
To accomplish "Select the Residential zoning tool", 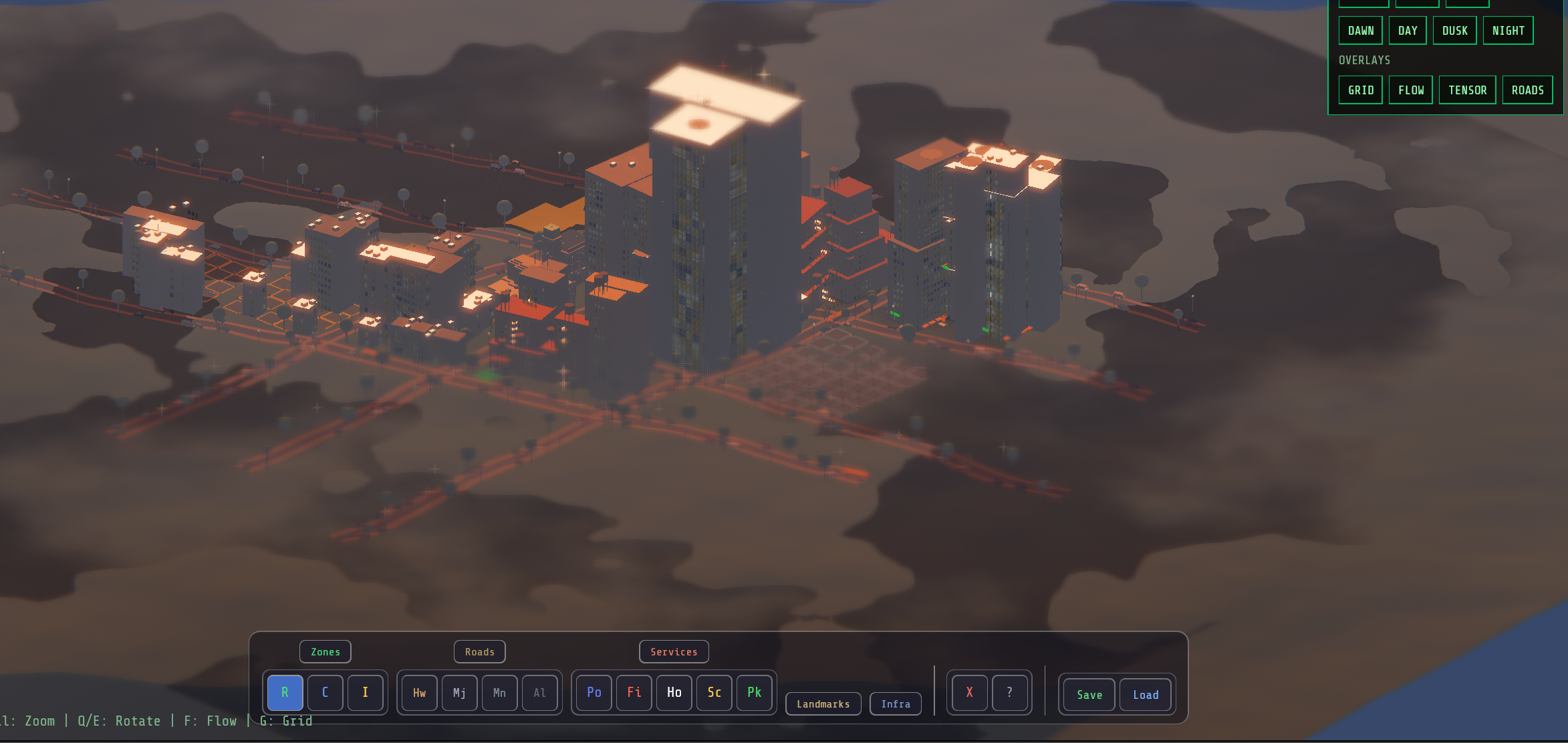I will [x=285, y=693].
